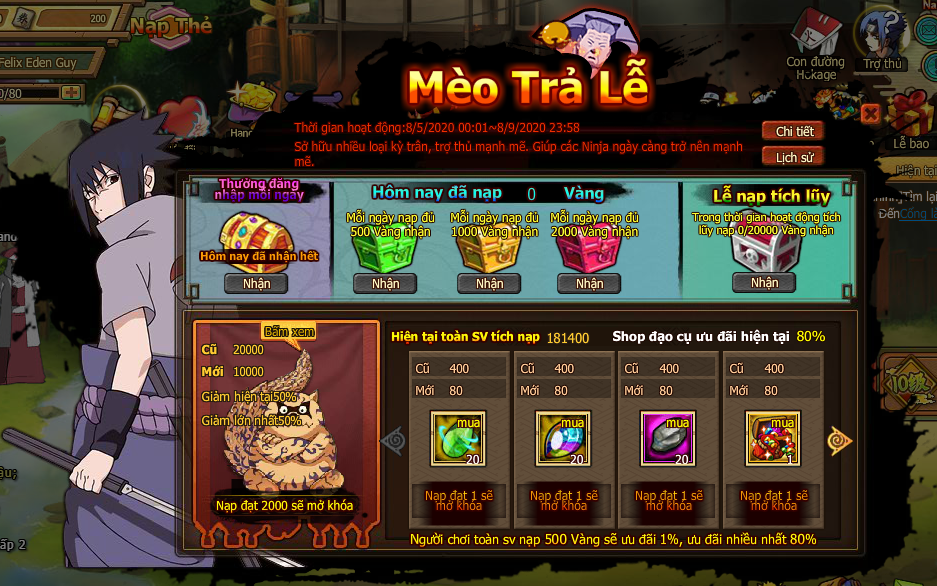Close the Mèo Trả Lễ event window
Screen dimensions: 937x586
[x=870, y=113]
